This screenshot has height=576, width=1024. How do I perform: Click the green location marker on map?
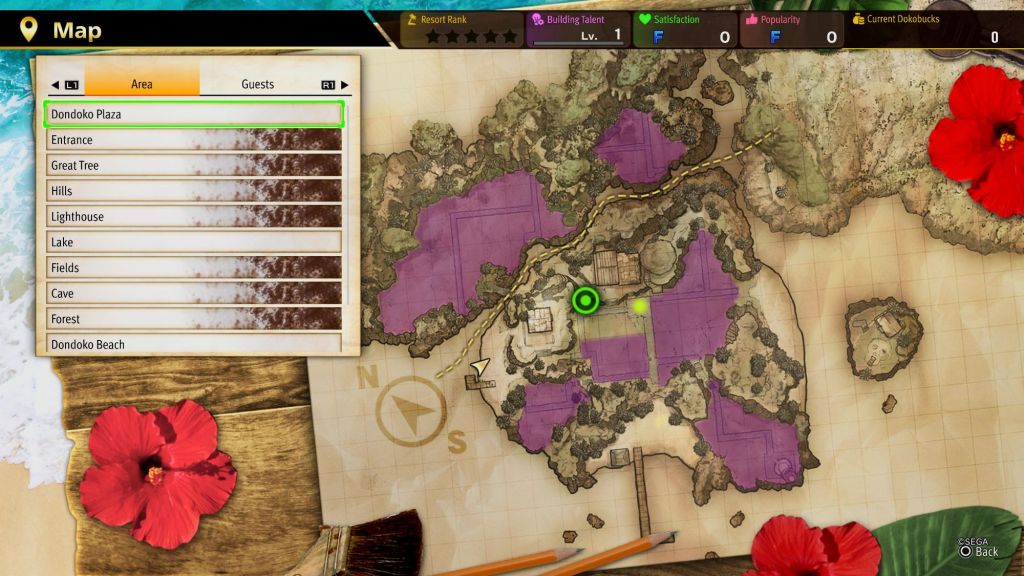(x=585, y=299)
